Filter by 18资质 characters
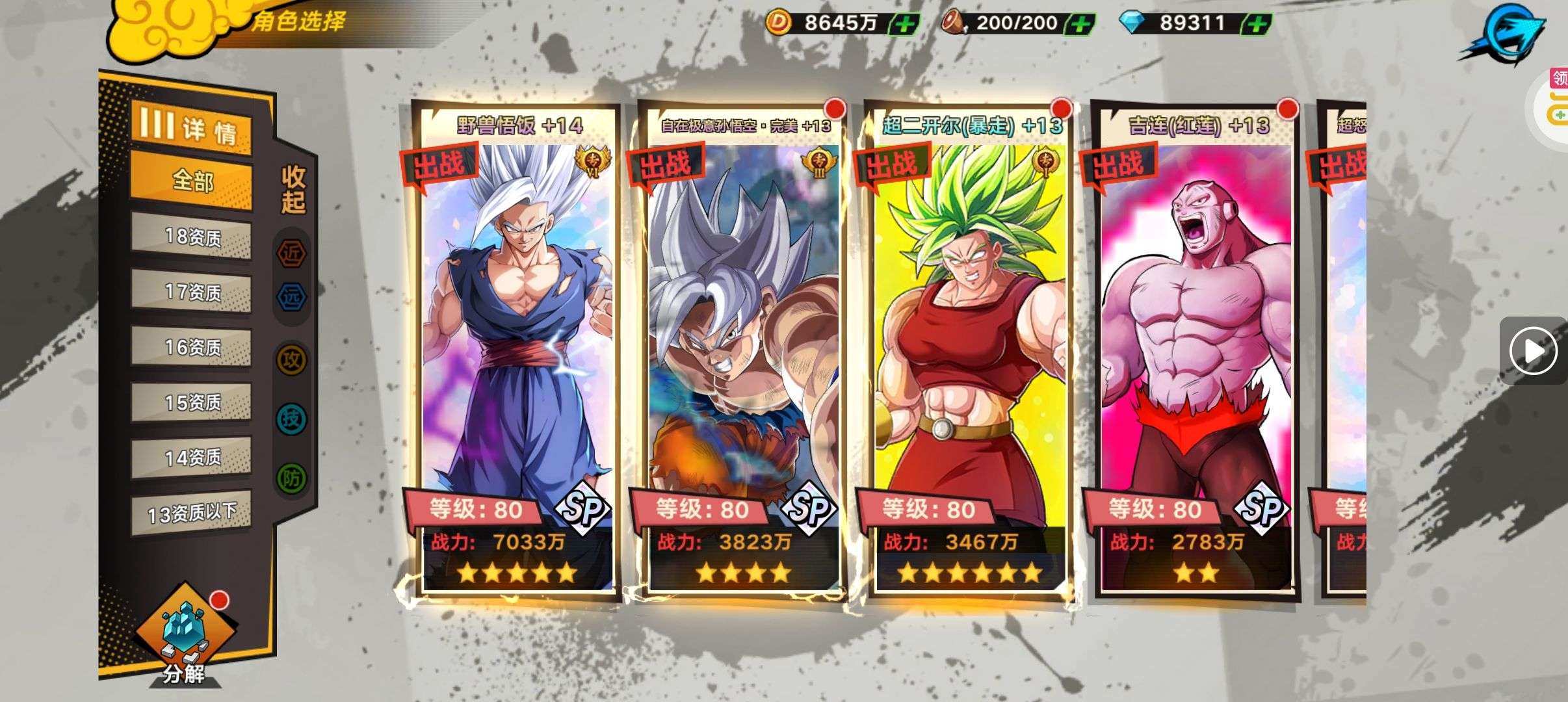The height and width of the screenshot is (702, 1568). 192,237
